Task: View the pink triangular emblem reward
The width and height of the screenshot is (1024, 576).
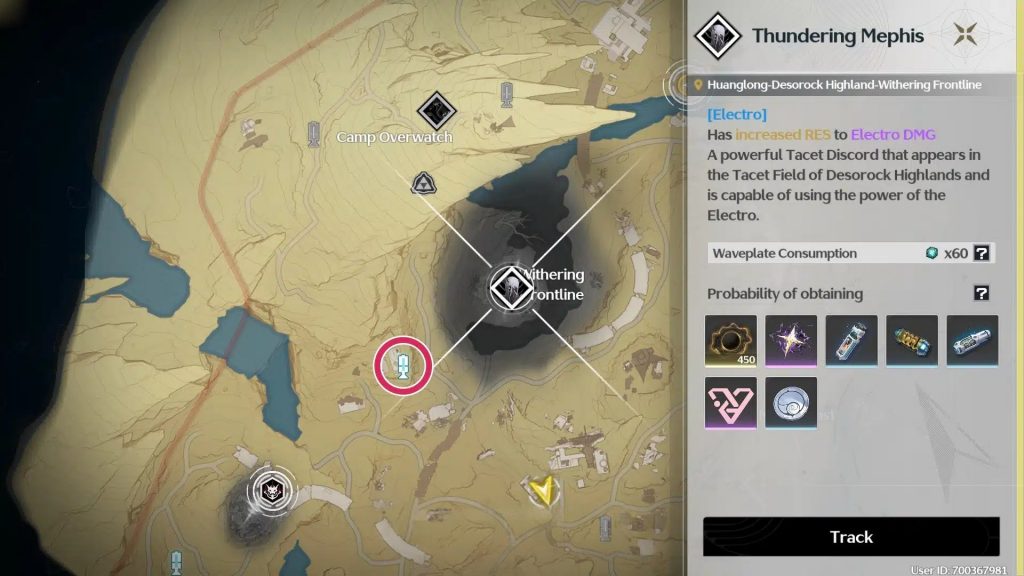Action: coord(731,403)
